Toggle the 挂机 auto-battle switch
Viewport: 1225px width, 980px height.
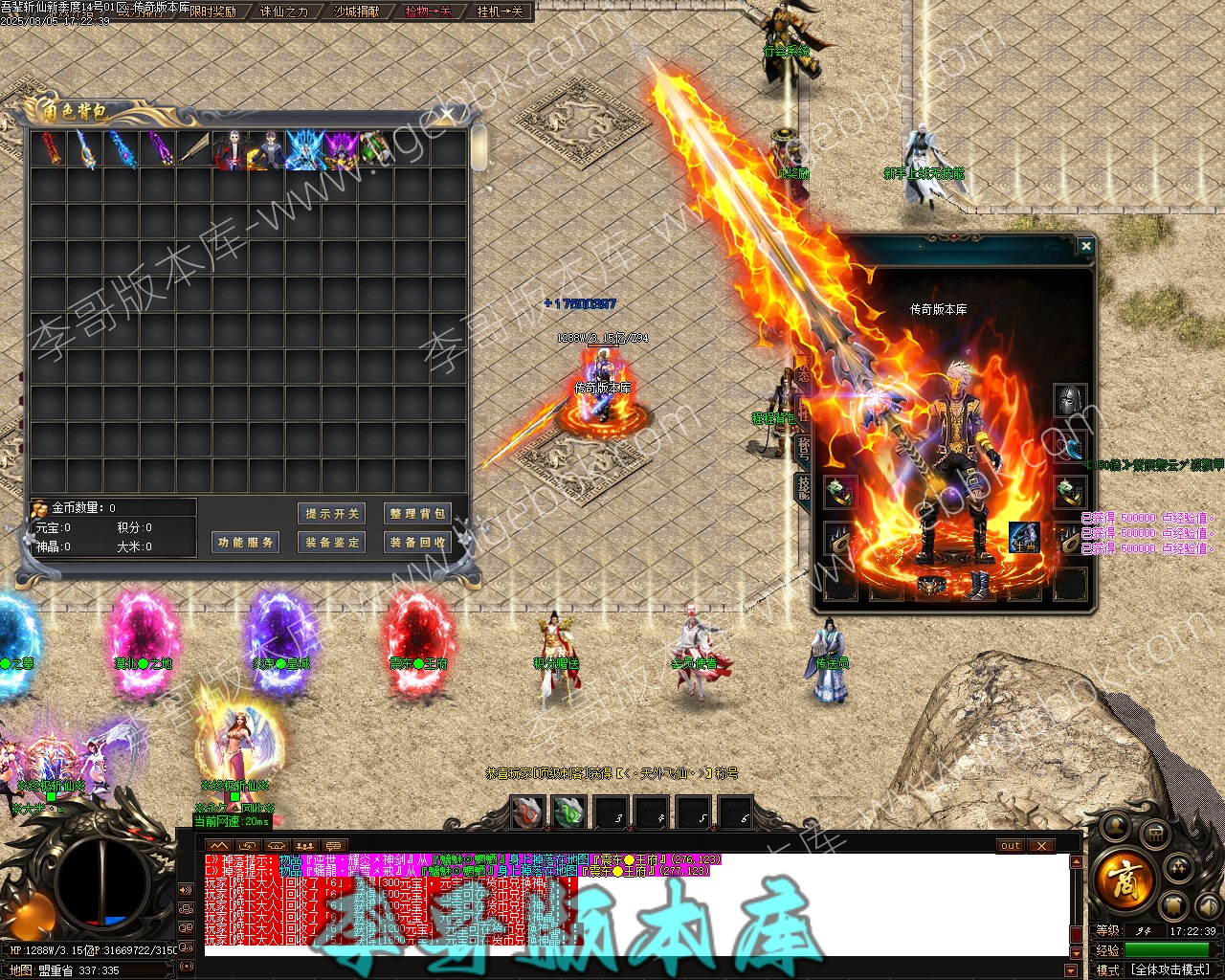500,12
